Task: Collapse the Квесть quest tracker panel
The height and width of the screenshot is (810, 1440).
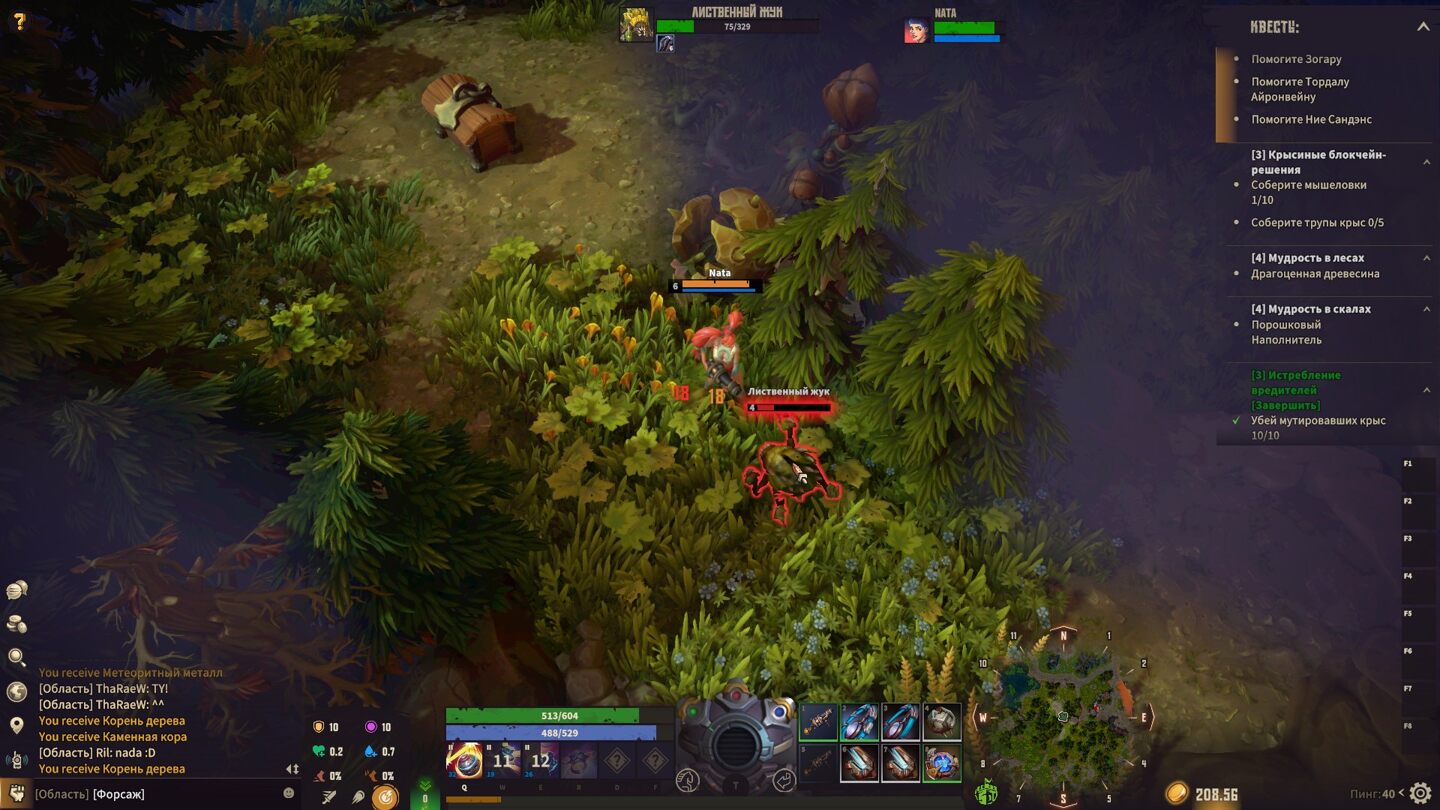Action: pos(1423,27)
